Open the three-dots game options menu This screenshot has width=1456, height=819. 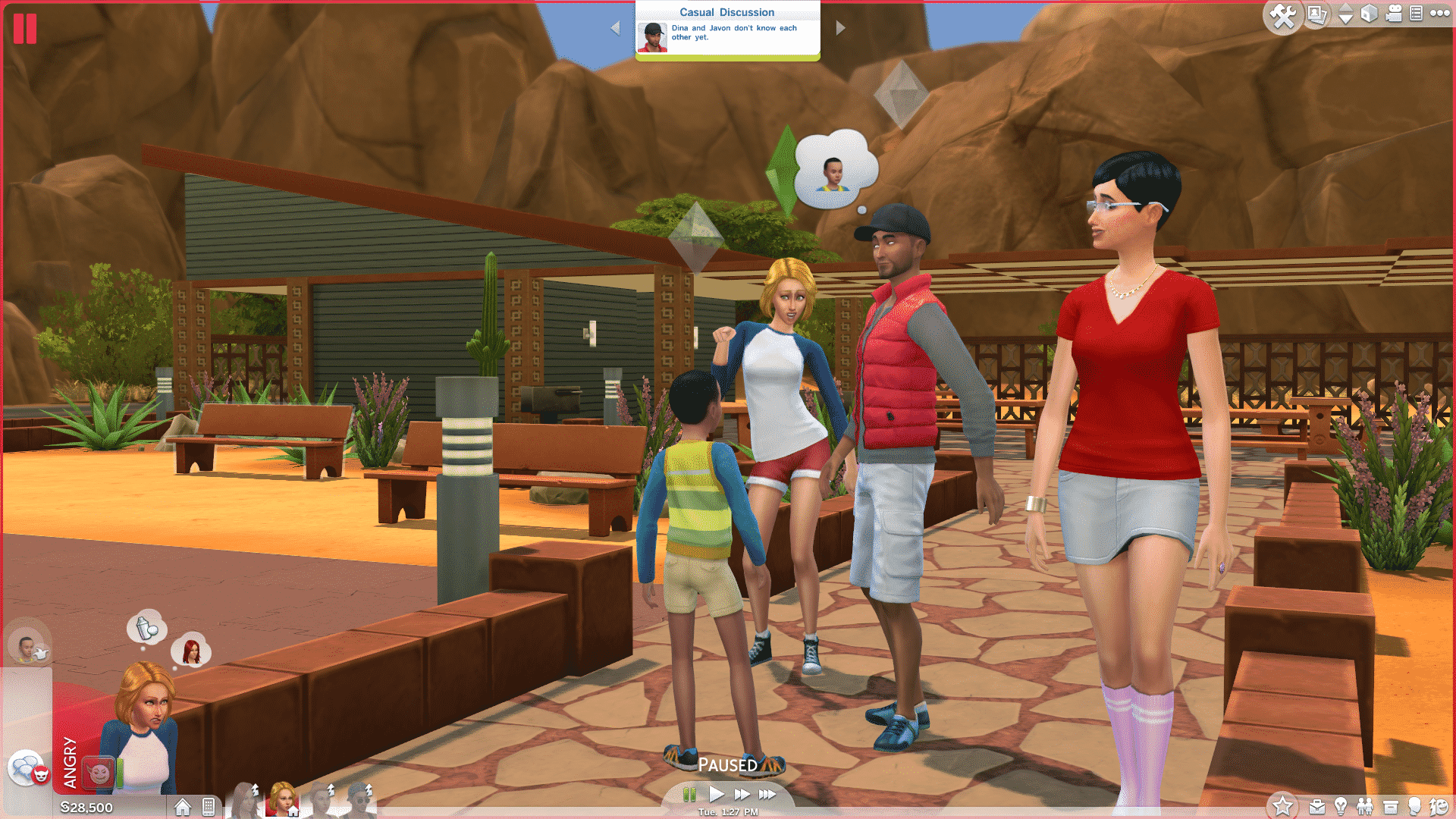click(1439, 13)
